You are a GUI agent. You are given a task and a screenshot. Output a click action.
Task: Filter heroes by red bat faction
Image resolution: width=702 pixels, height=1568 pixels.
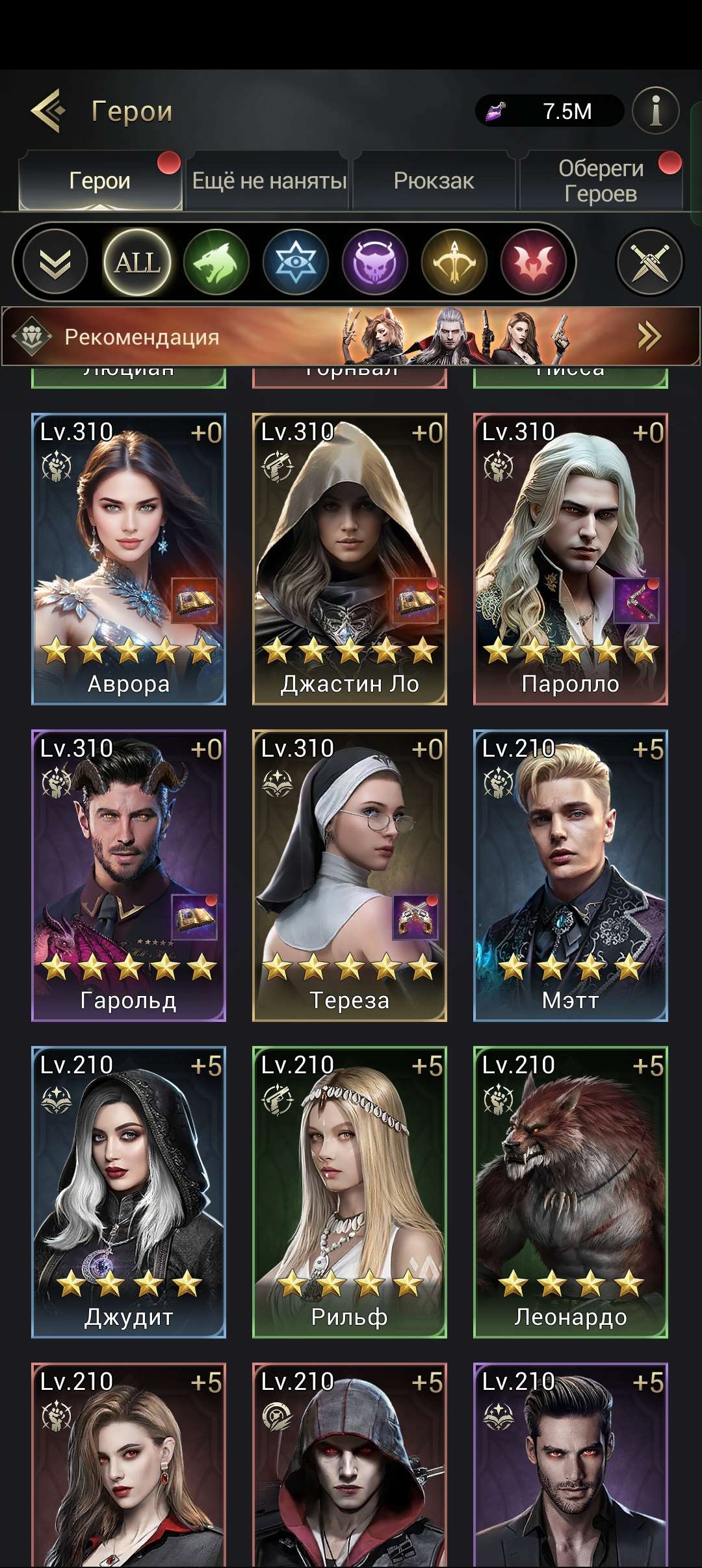coord(534,263)
